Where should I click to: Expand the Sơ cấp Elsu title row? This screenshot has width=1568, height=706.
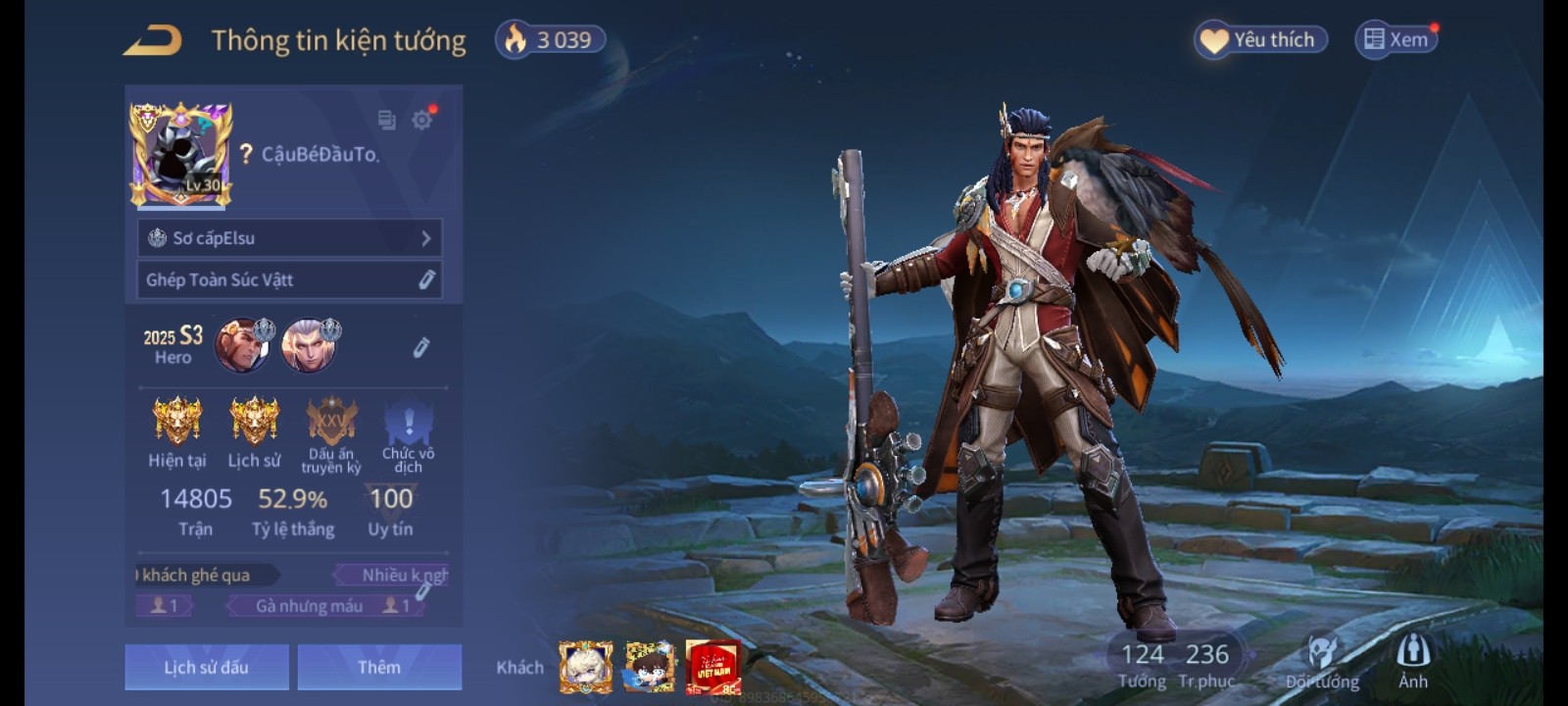290,238
